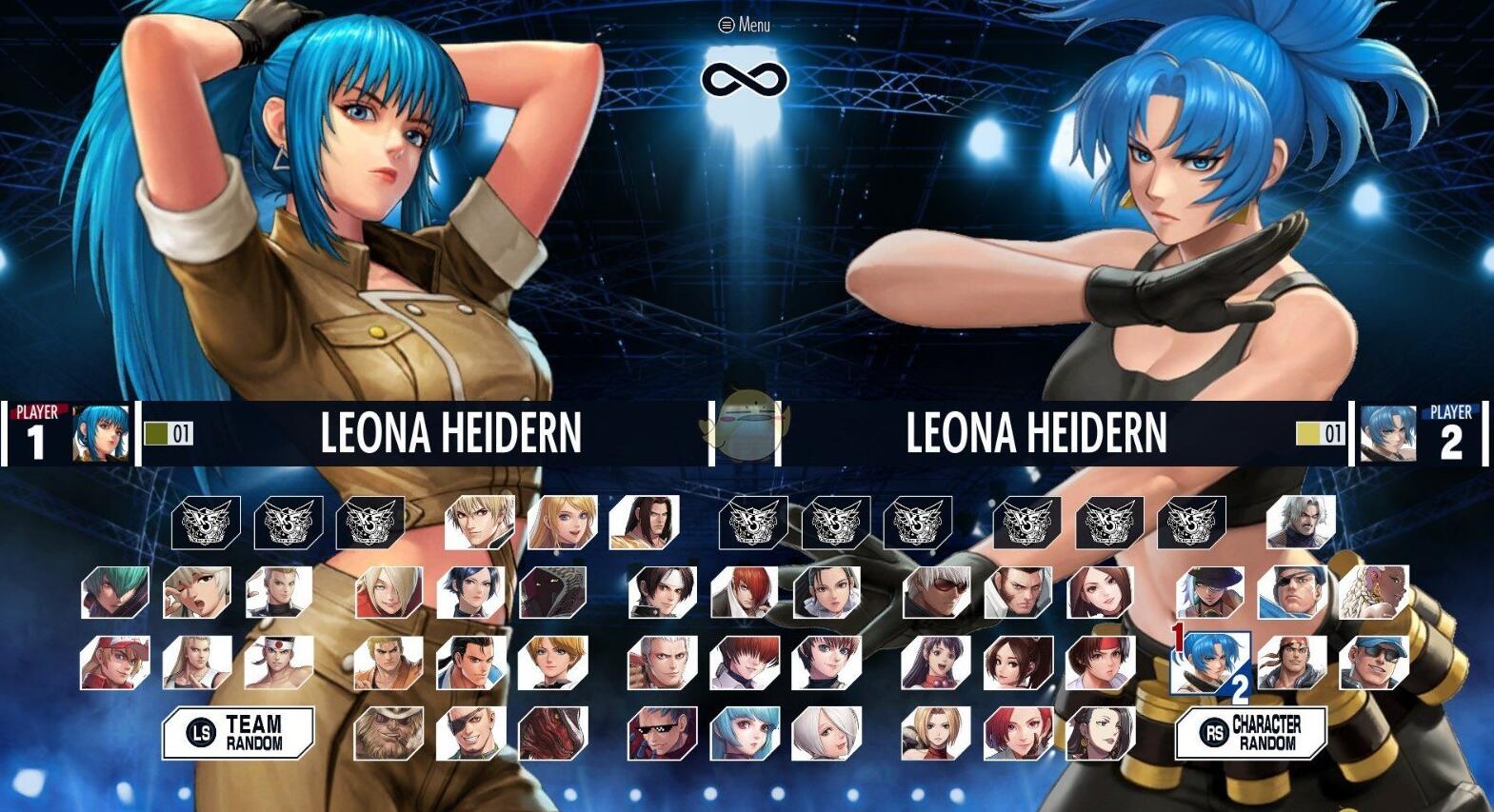1494x812 pixels.
Task: Pick Clark with blue cap and sunglasses
Action: 1374,663
